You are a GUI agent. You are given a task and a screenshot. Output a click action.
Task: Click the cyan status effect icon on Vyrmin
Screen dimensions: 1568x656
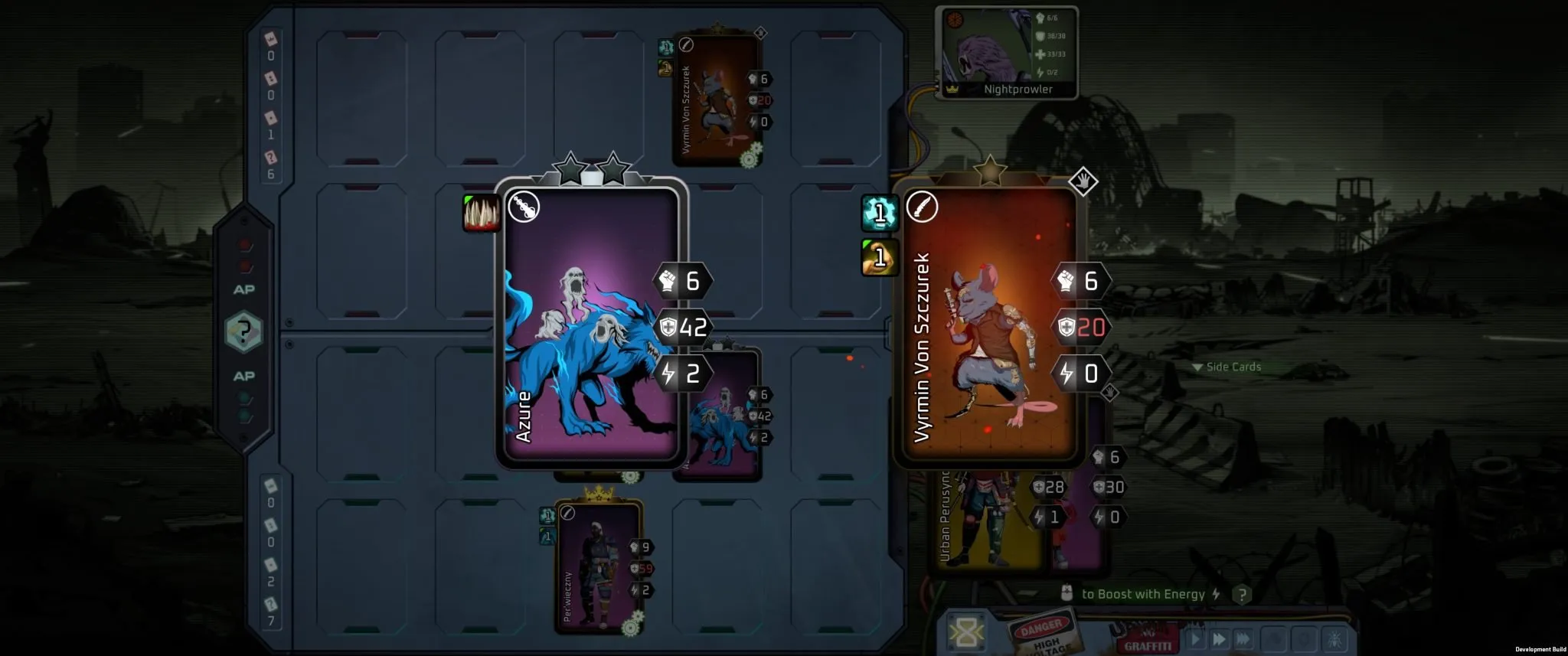(x=880, y=213)
